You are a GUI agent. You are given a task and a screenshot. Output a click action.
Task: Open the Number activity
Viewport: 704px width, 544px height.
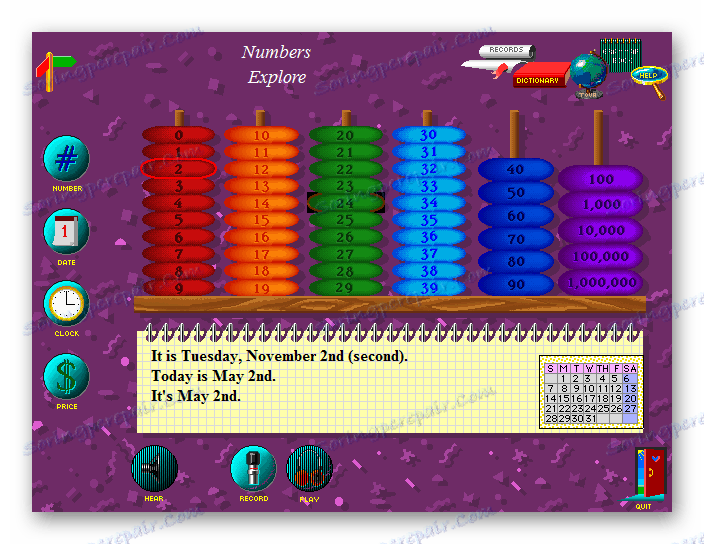pos(66,159)
